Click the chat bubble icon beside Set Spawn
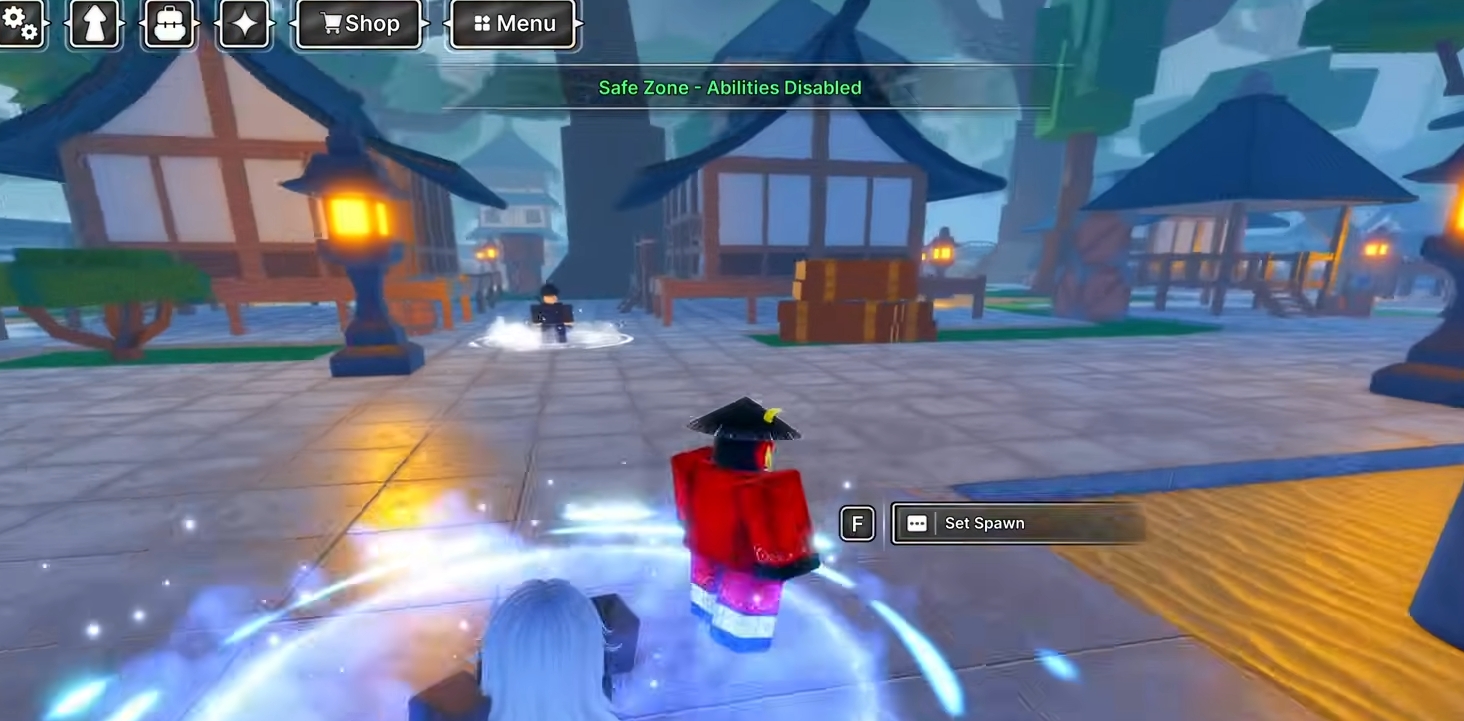This screenshot has height=721, width=1464. pos(916,523)
